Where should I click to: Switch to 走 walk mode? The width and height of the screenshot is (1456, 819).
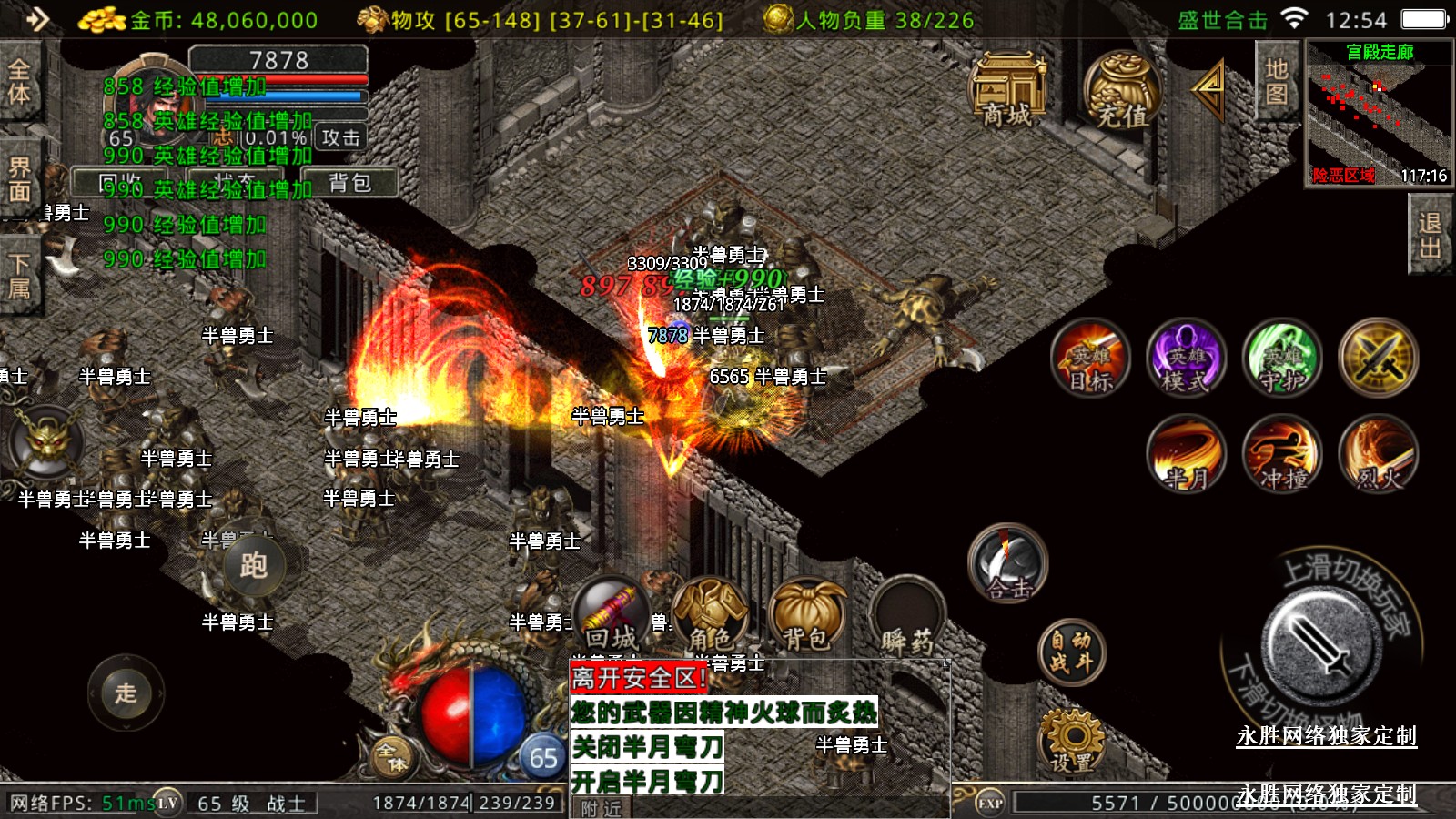[126, 693]
